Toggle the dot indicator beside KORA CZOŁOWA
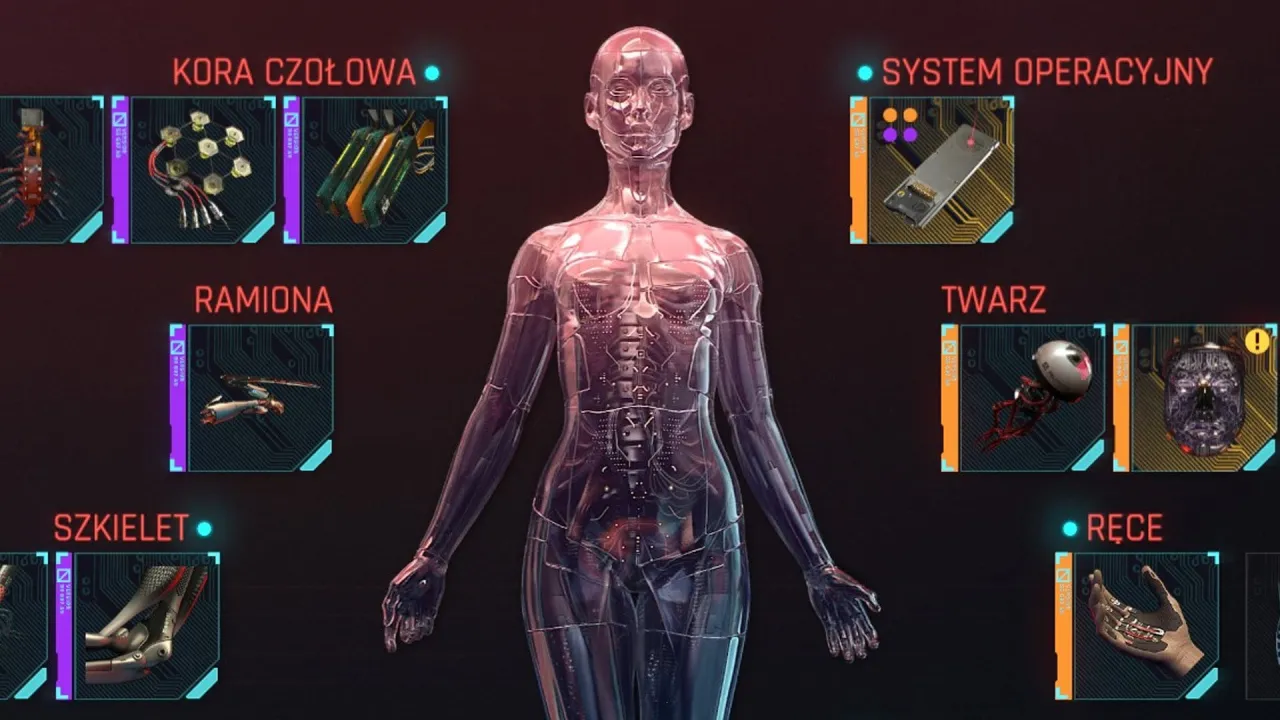The width and height of the screenshot is (1280, 720). coord(430,73)
